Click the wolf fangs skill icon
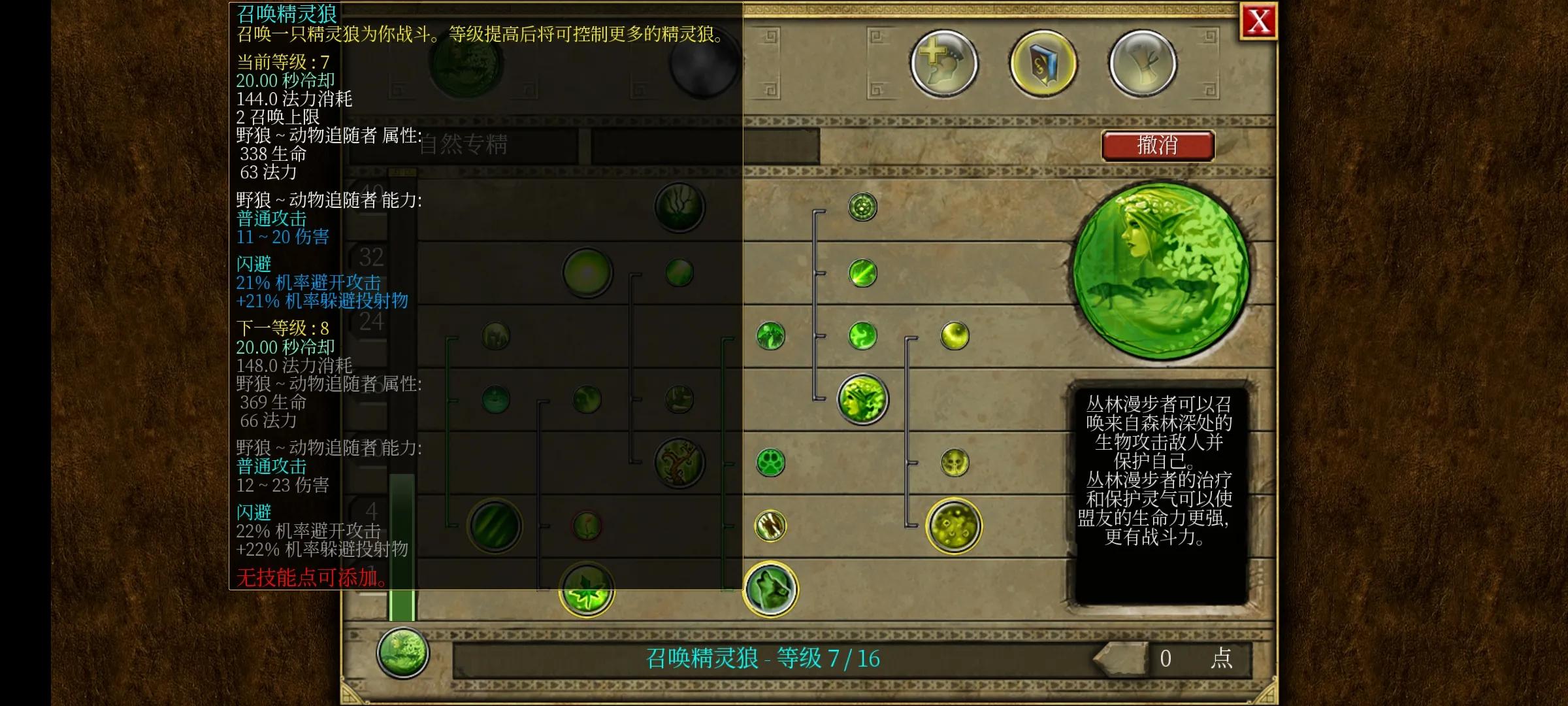Viewport: 1568px width, 706px height. click(771, 527)
